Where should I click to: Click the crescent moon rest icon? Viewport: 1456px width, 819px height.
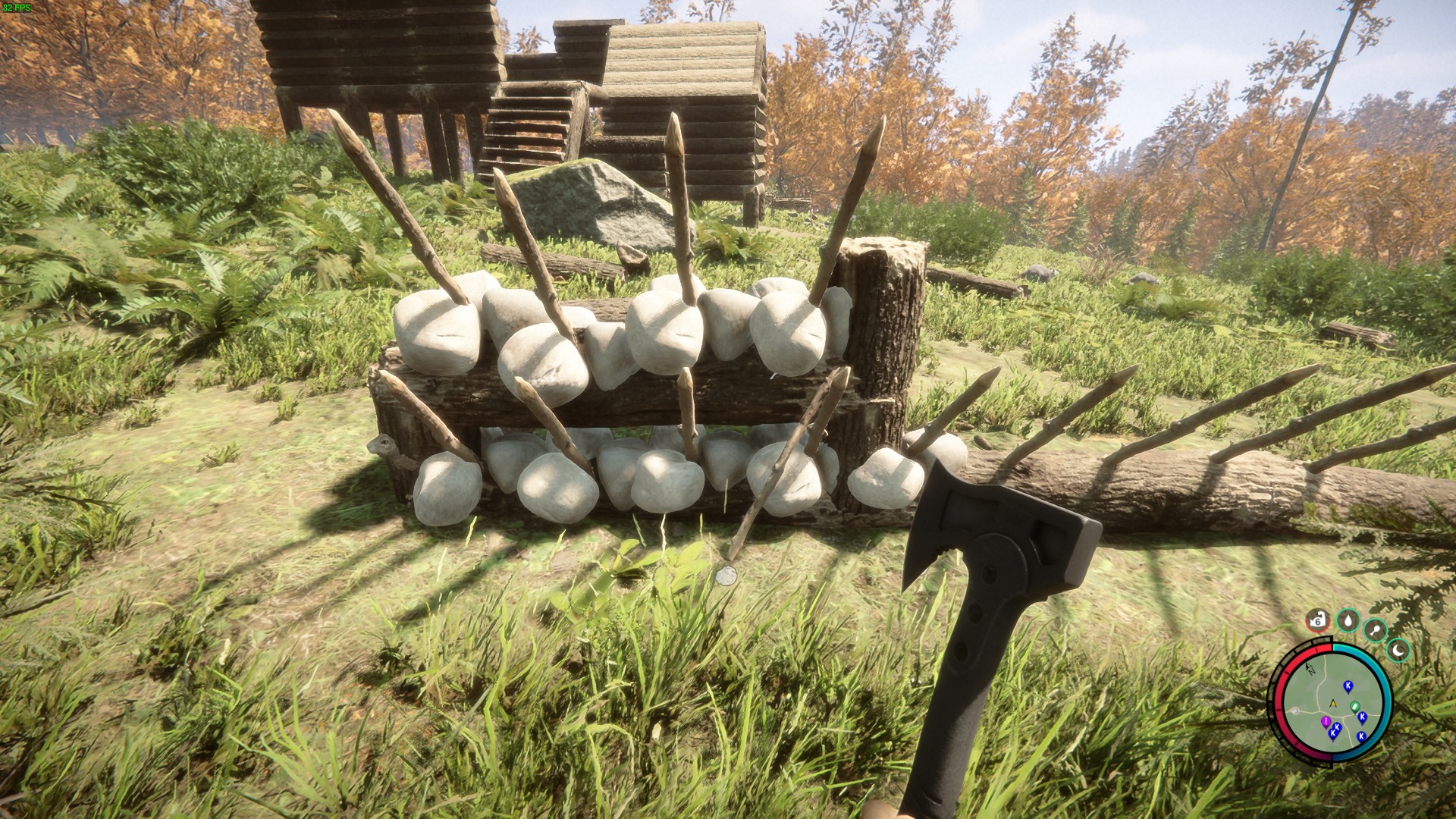[1398, 650]
